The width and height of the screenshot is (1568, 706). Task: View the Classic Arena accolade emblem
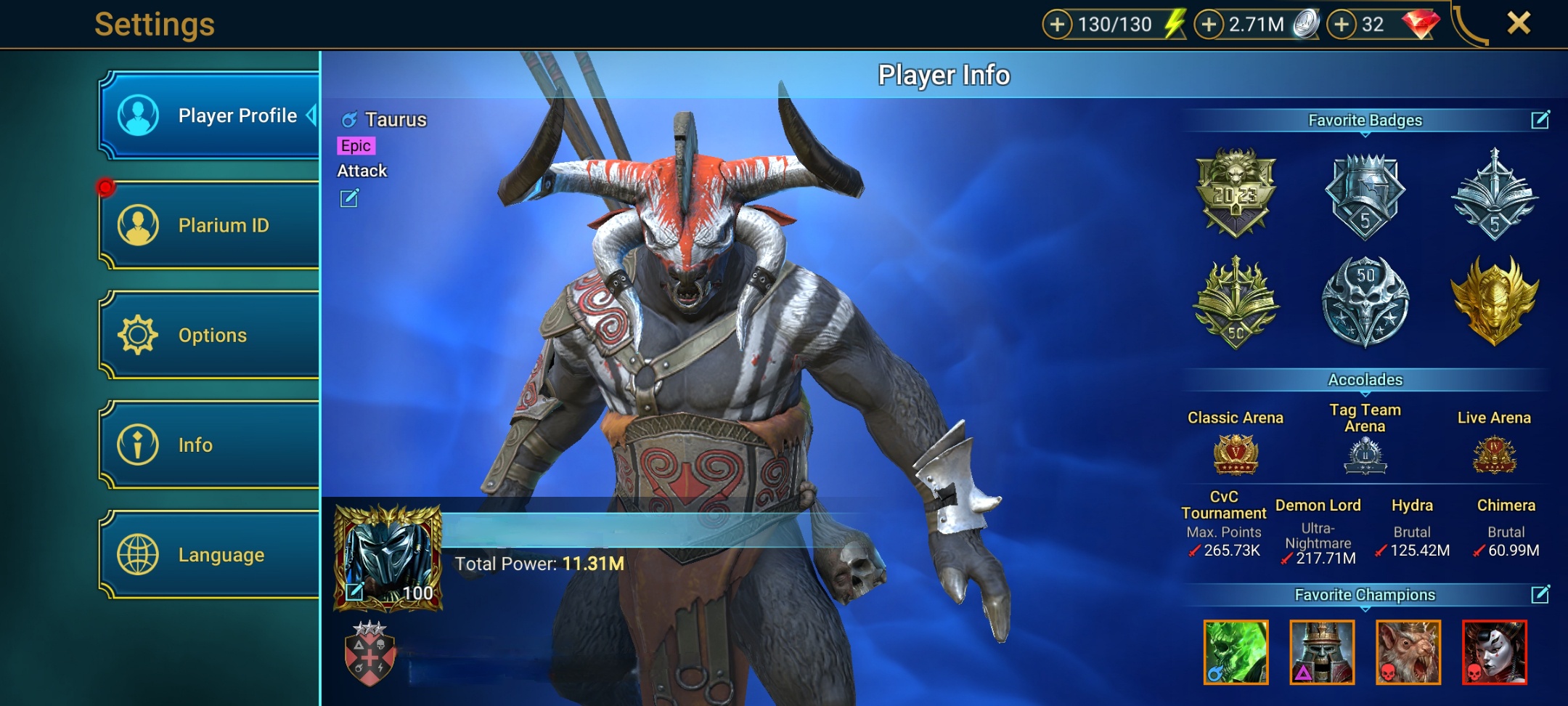[1235, 455]
